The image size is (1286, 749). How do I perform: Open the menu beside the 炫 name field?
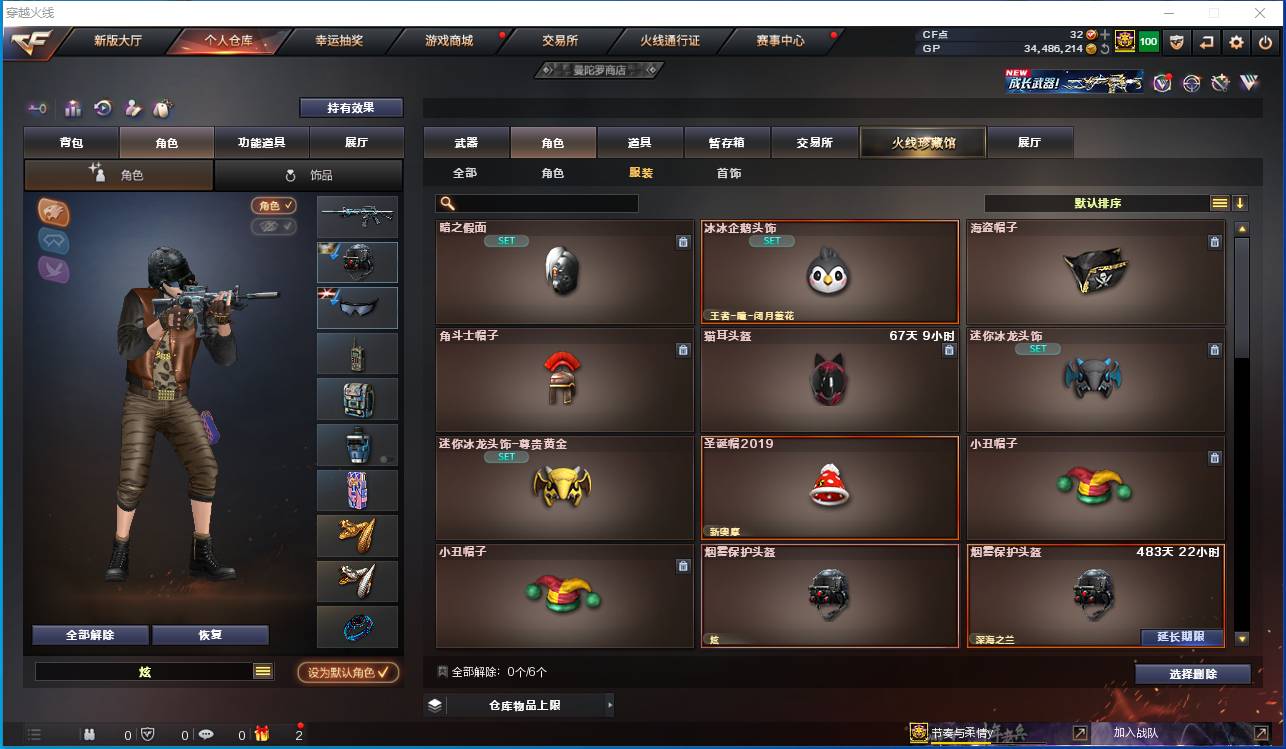(x=262, y=672)
